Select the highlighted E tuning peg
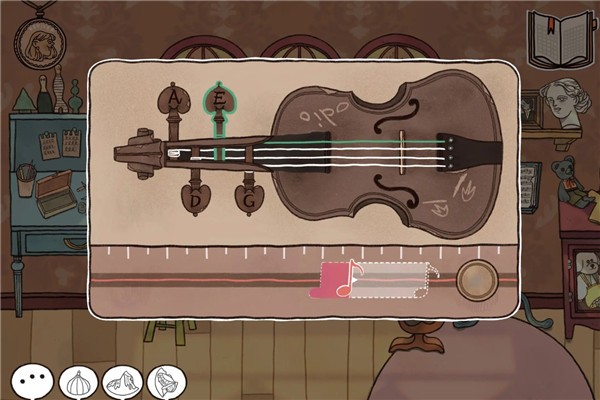Image resolution: width=600 pixels, height=400 pixels. [217, 101]
